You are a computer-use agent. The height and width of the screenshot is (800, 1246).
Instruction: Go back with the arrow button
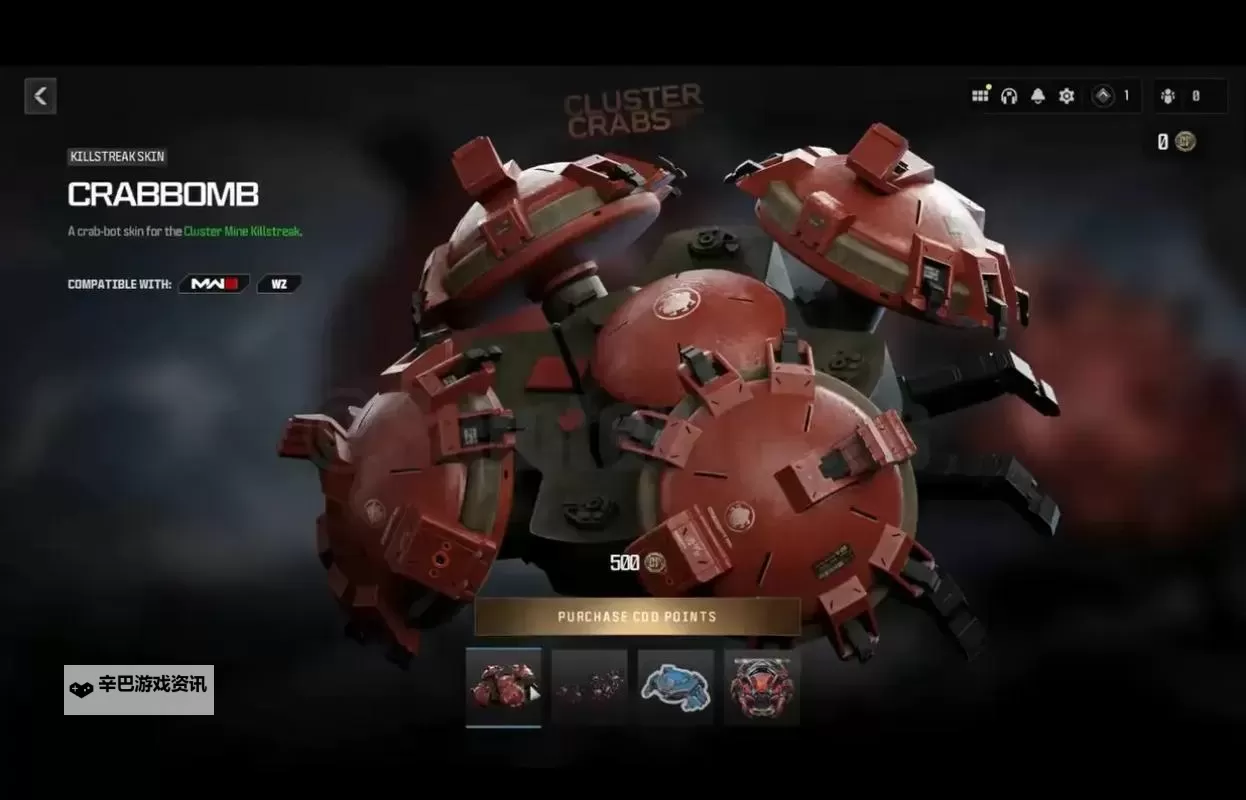tap(40, 96)
